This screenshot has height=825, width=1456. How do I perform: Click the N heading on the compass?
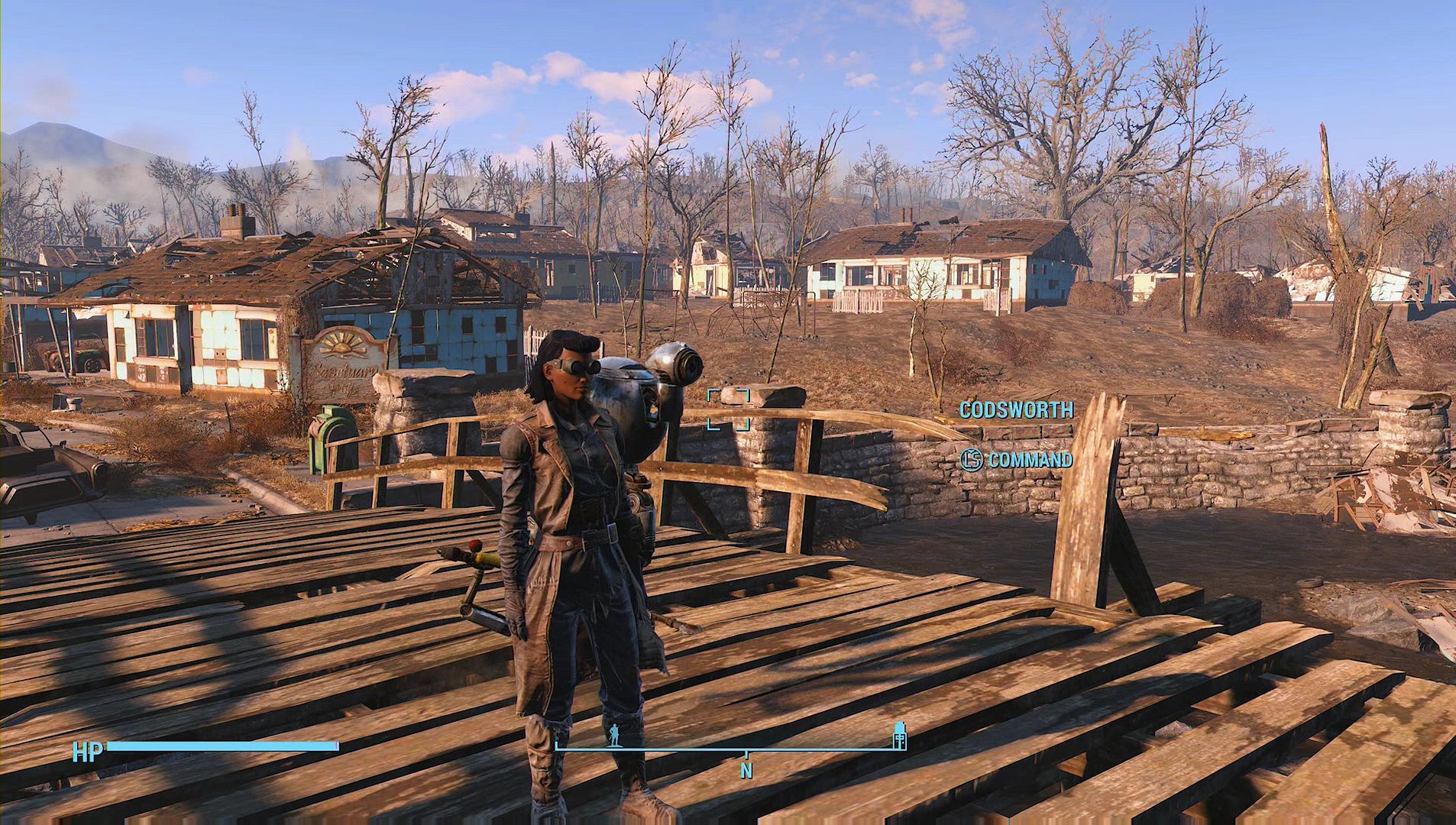click(x=746, y=771)
